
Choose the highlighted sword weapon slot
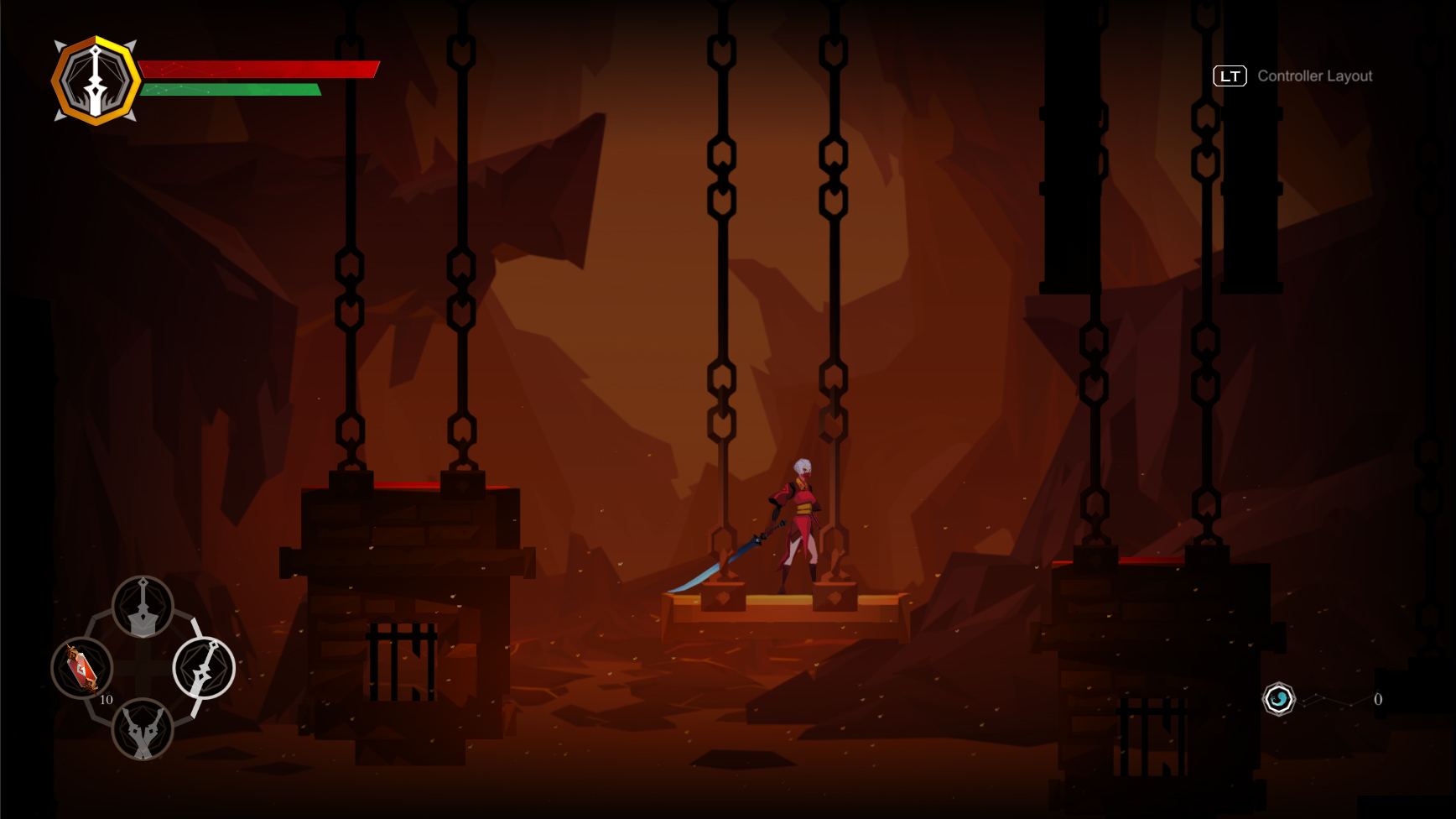point(204,668)
